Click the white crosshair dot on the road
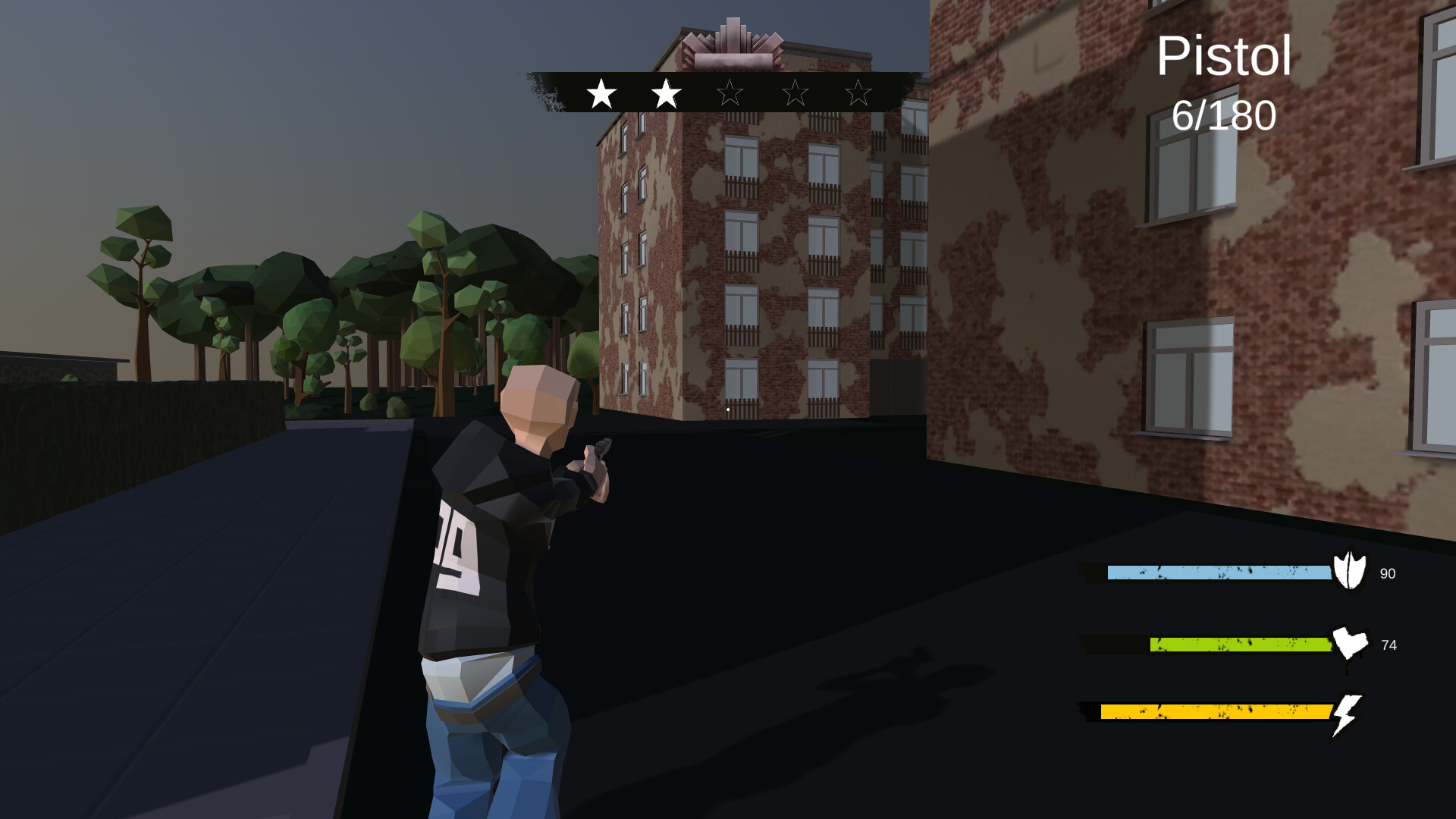The width and height of the screenshot is (1456, 819). click(x=726, y=408)
